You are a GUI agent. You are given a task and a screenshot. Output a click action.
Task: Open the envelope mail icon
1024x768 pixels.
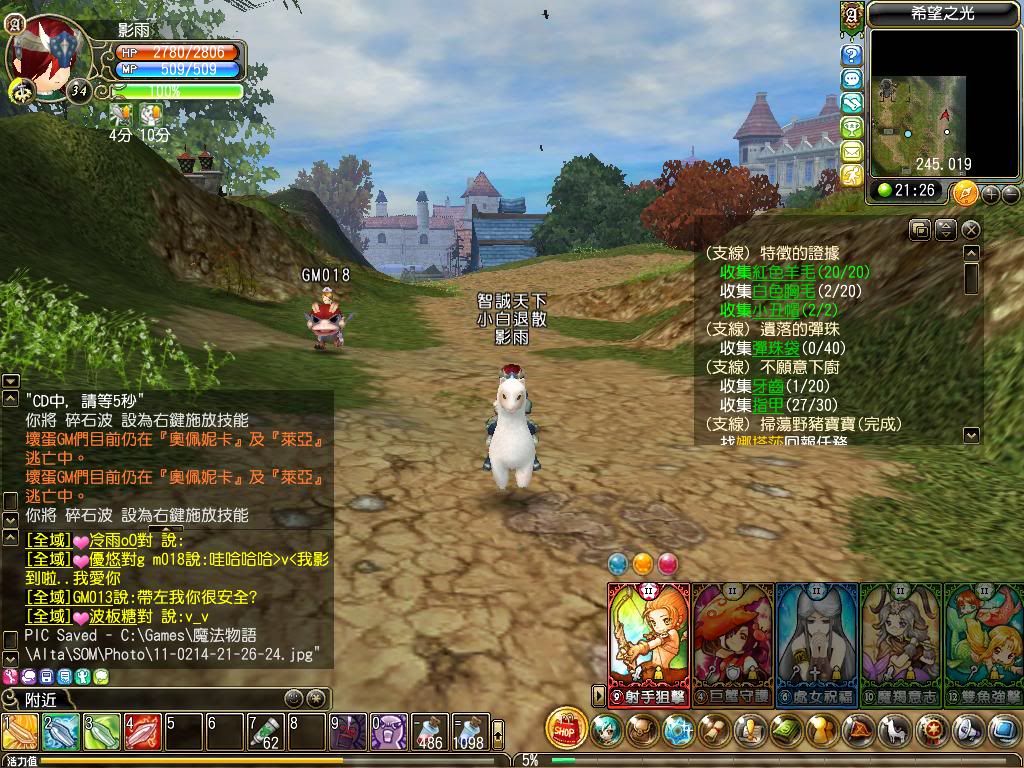pyautogui.click(x=852, y=151)
